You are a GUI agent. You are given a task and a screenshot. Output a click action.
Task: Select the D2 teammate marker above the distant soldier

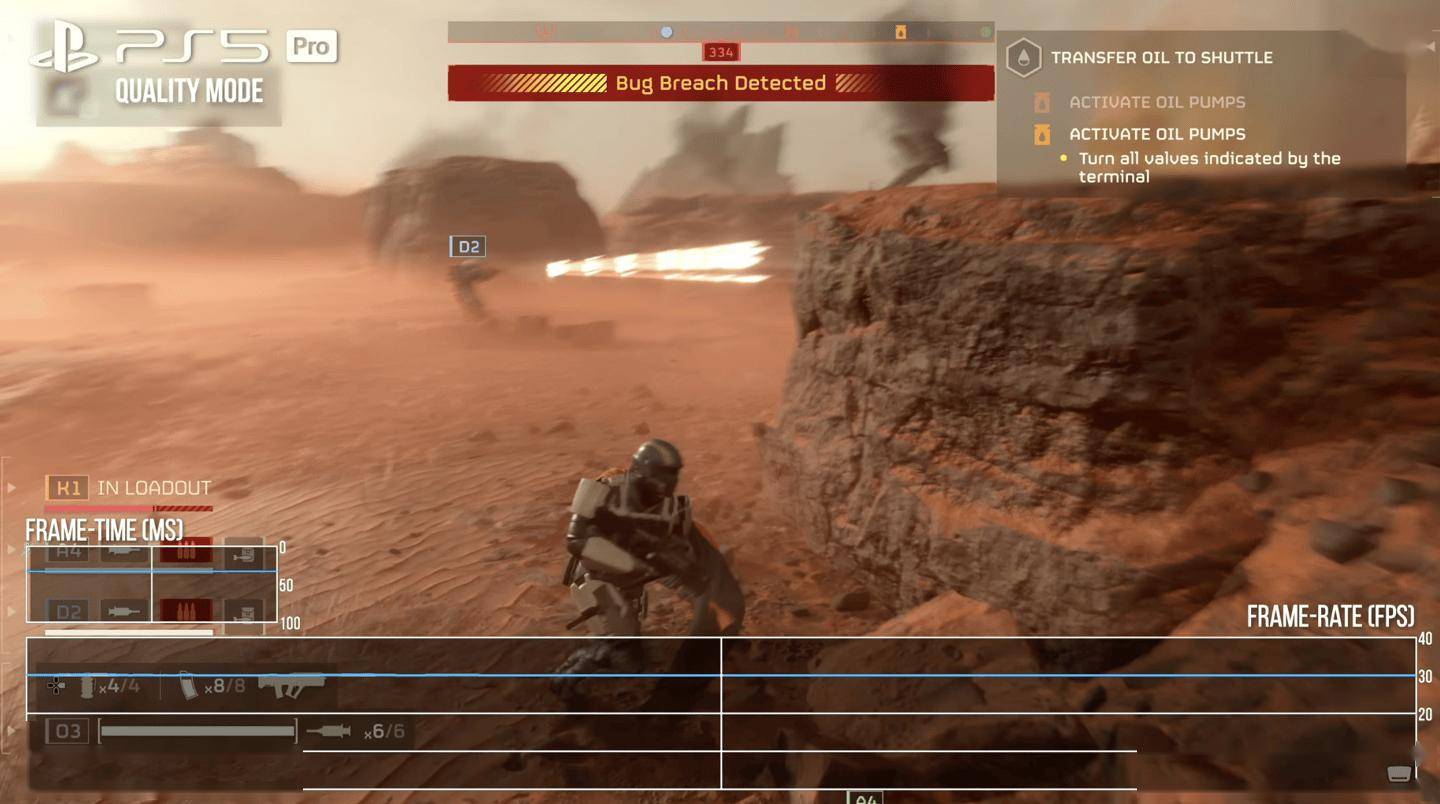468,247
